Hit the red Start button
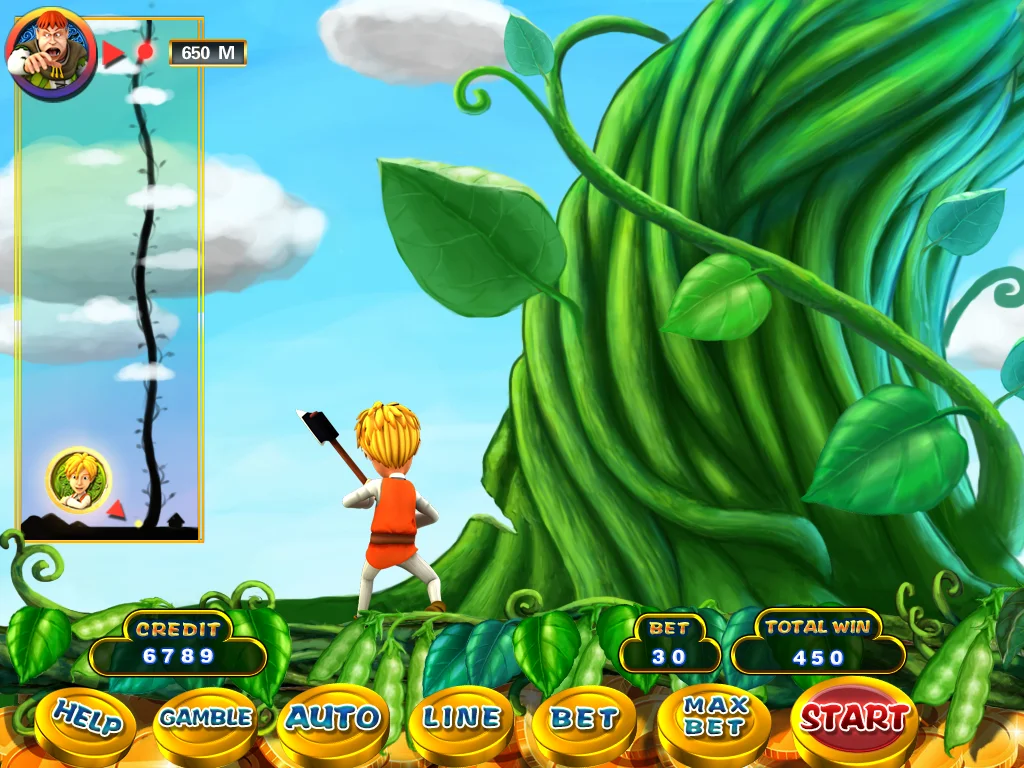The width and height of the screenshot is (1024, 768). (x=854, y=716)
